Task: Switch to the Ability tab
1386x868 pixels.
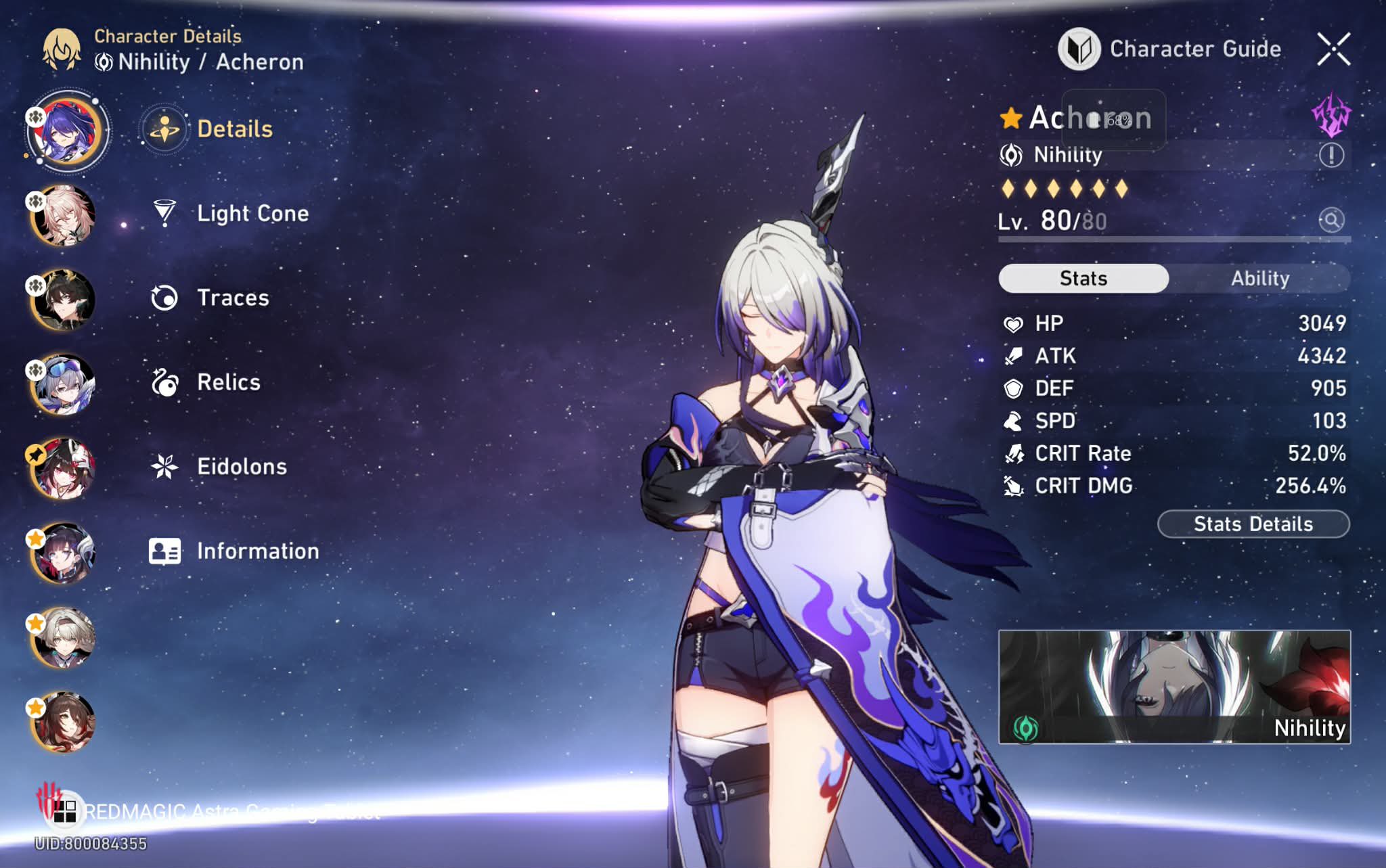Action: 1259,278
